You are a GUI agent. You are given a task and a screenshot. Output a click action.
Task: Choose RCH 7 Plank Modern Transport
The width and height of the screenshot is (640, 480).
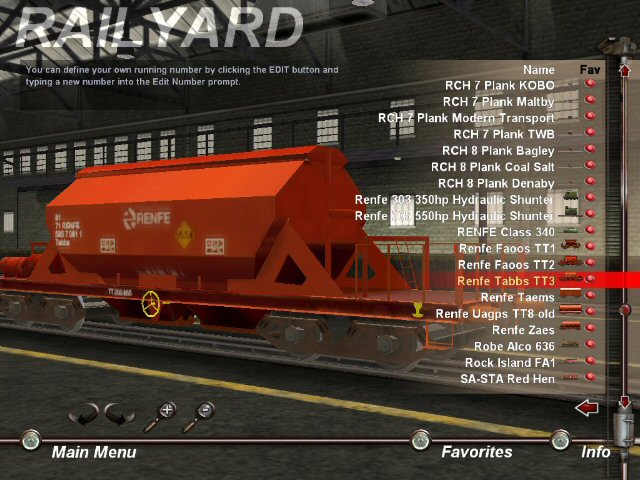coord(465,118)
